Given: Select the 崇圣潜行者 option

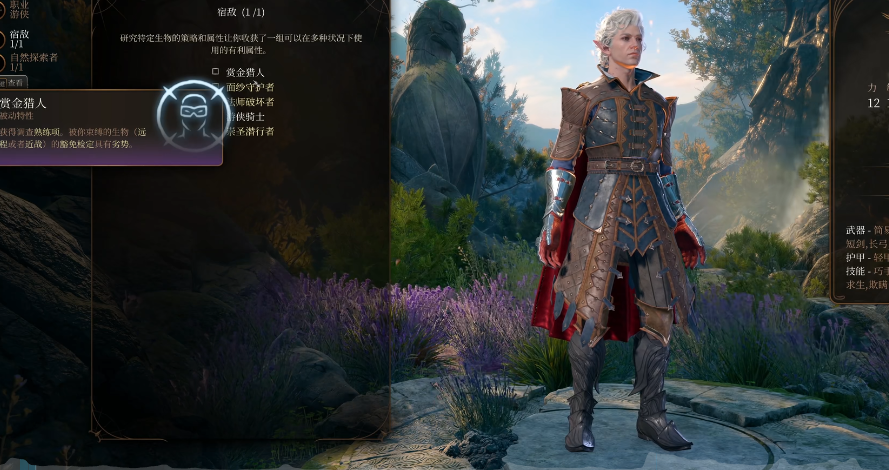Looking at the screenshot, I should [249, 131].
